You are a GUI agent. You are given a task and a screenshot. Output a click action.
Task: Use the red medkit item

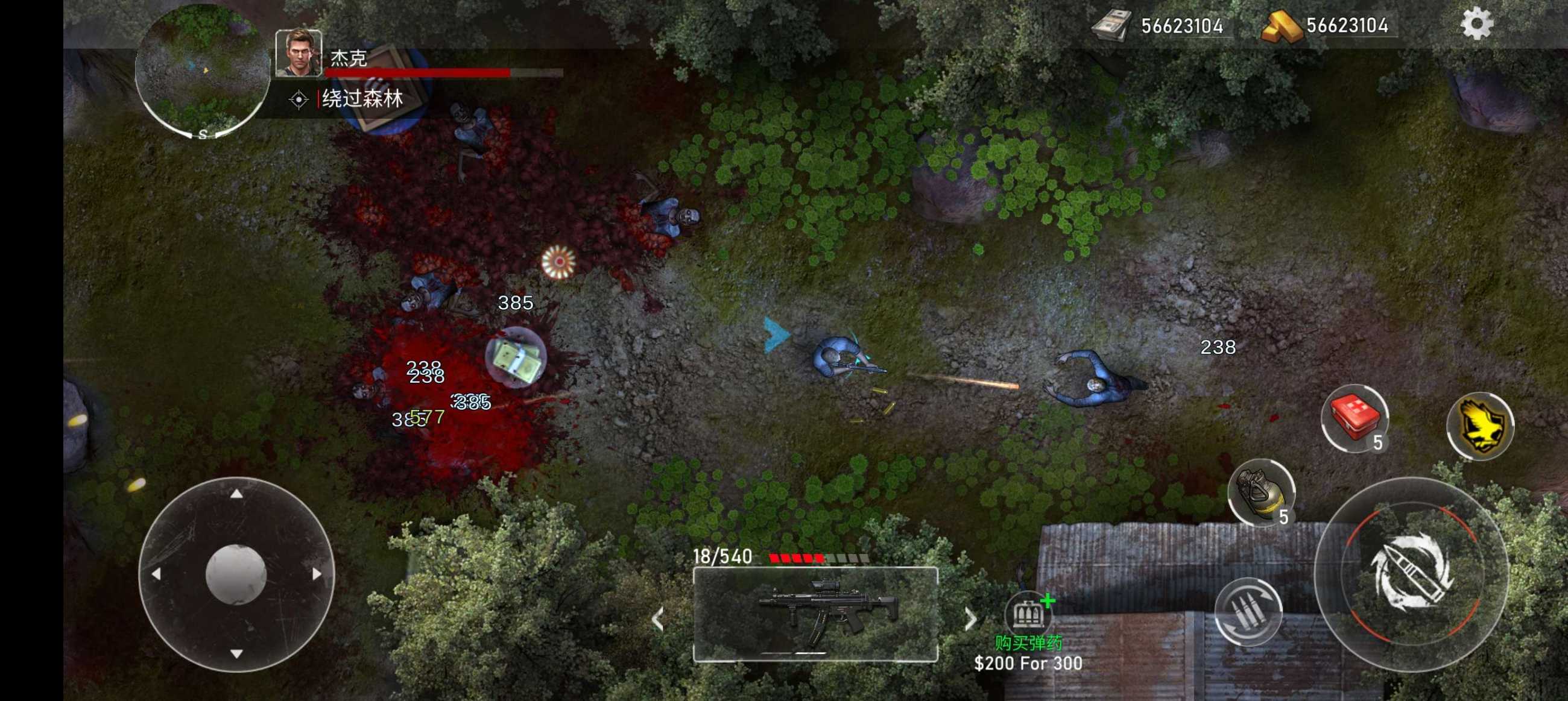1355,418
